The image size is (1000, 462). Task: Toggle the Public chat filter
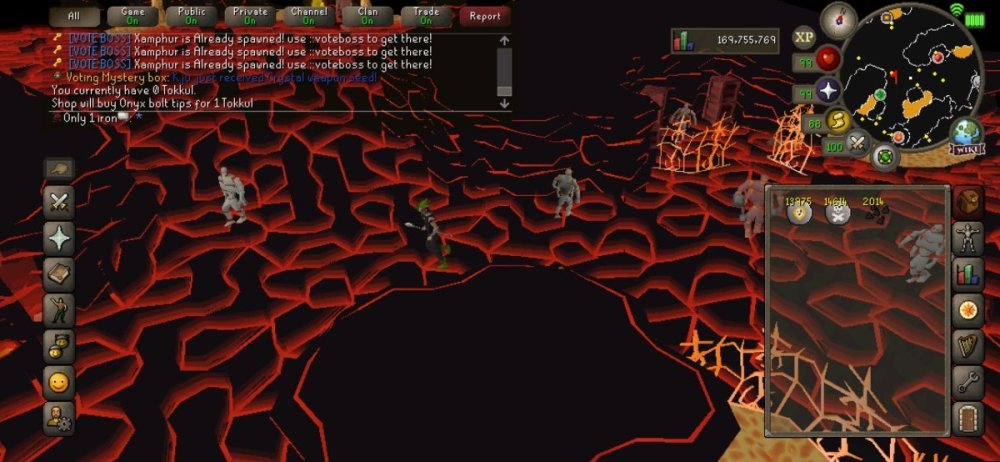click(191, 16)
